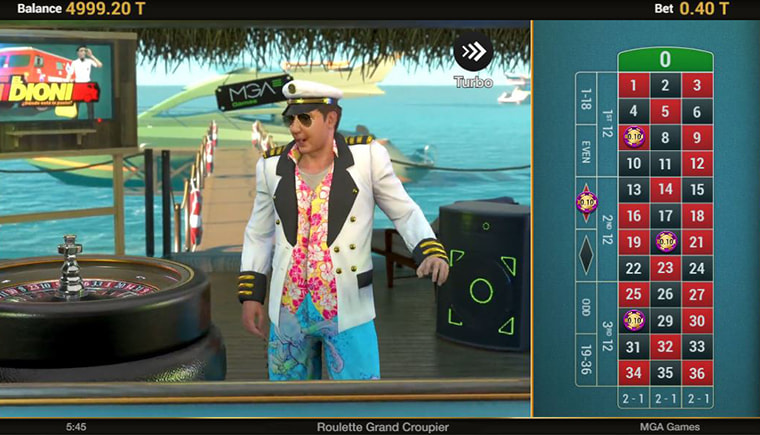Place a bet on ODD
This screenshot has width=760, height=435.
click(586, 307)
